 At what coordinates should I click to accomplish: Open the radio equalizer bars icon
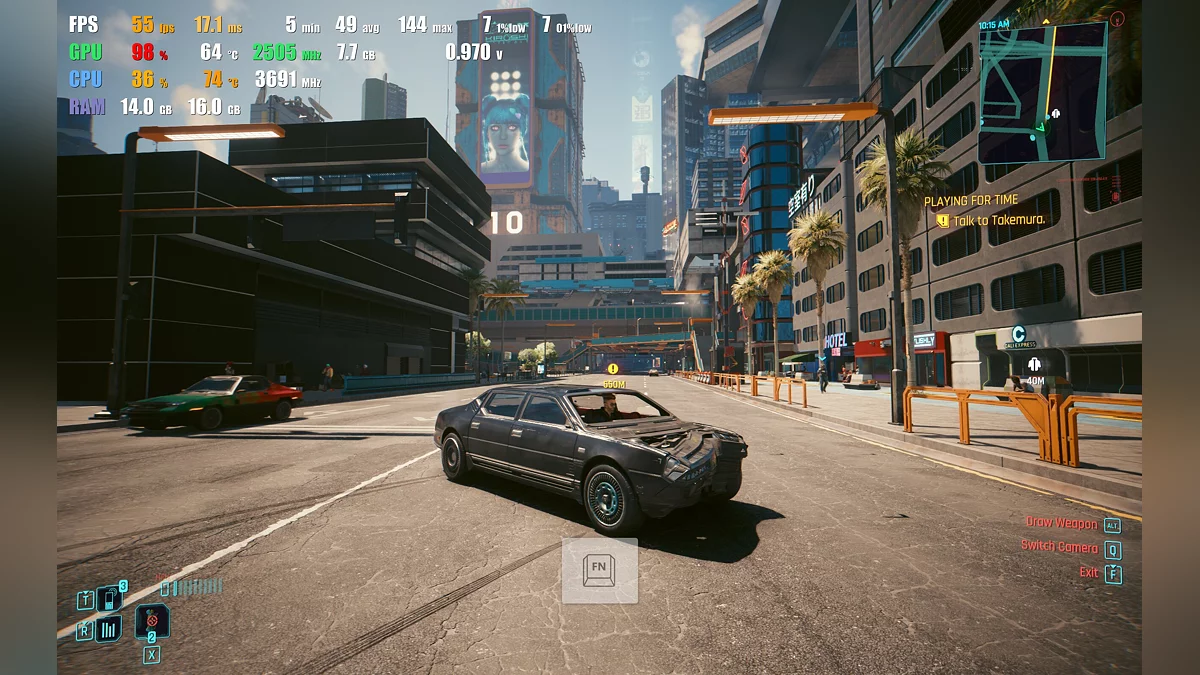pyautogui.click(x=108, y=628)
